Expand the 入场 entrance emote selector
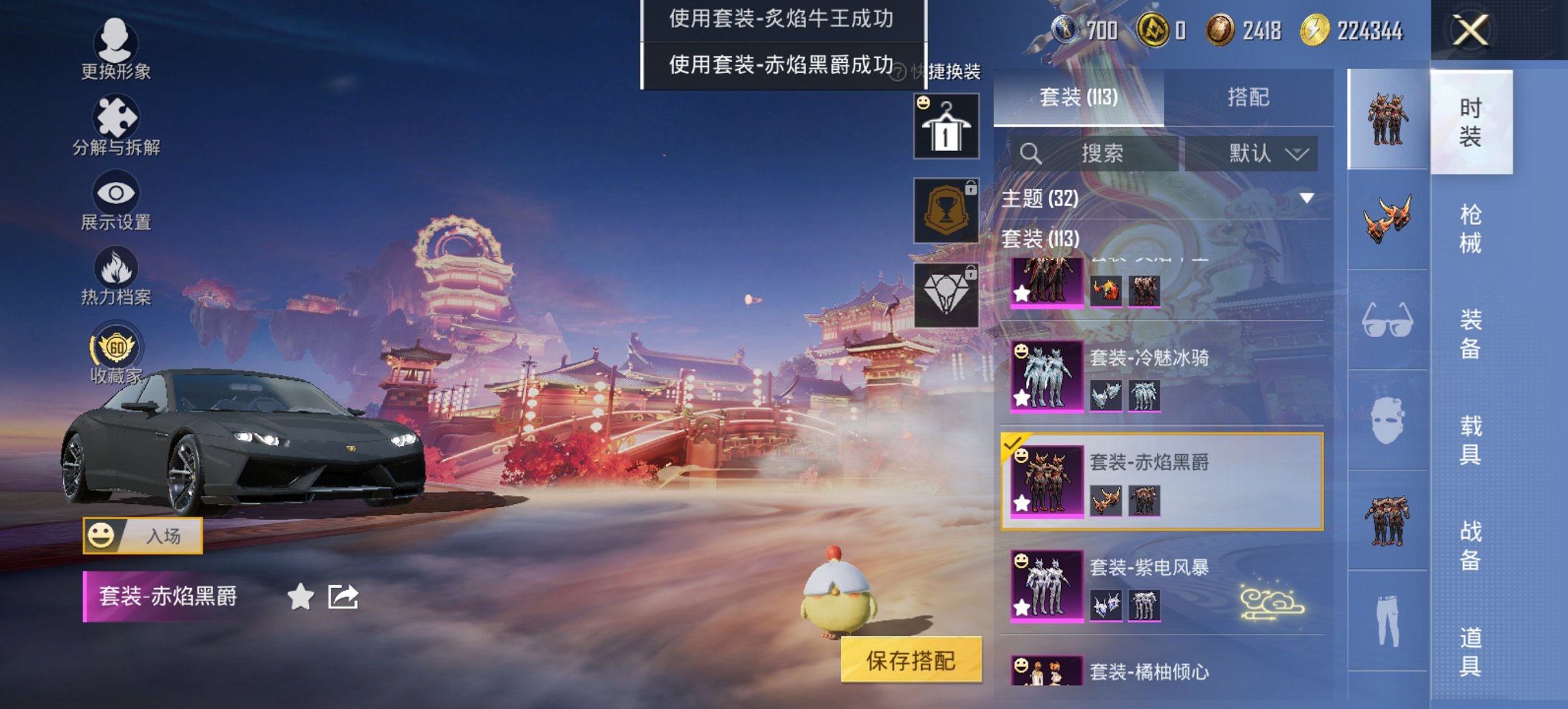This screenshot has height=709, width=1568. [146, 535]
